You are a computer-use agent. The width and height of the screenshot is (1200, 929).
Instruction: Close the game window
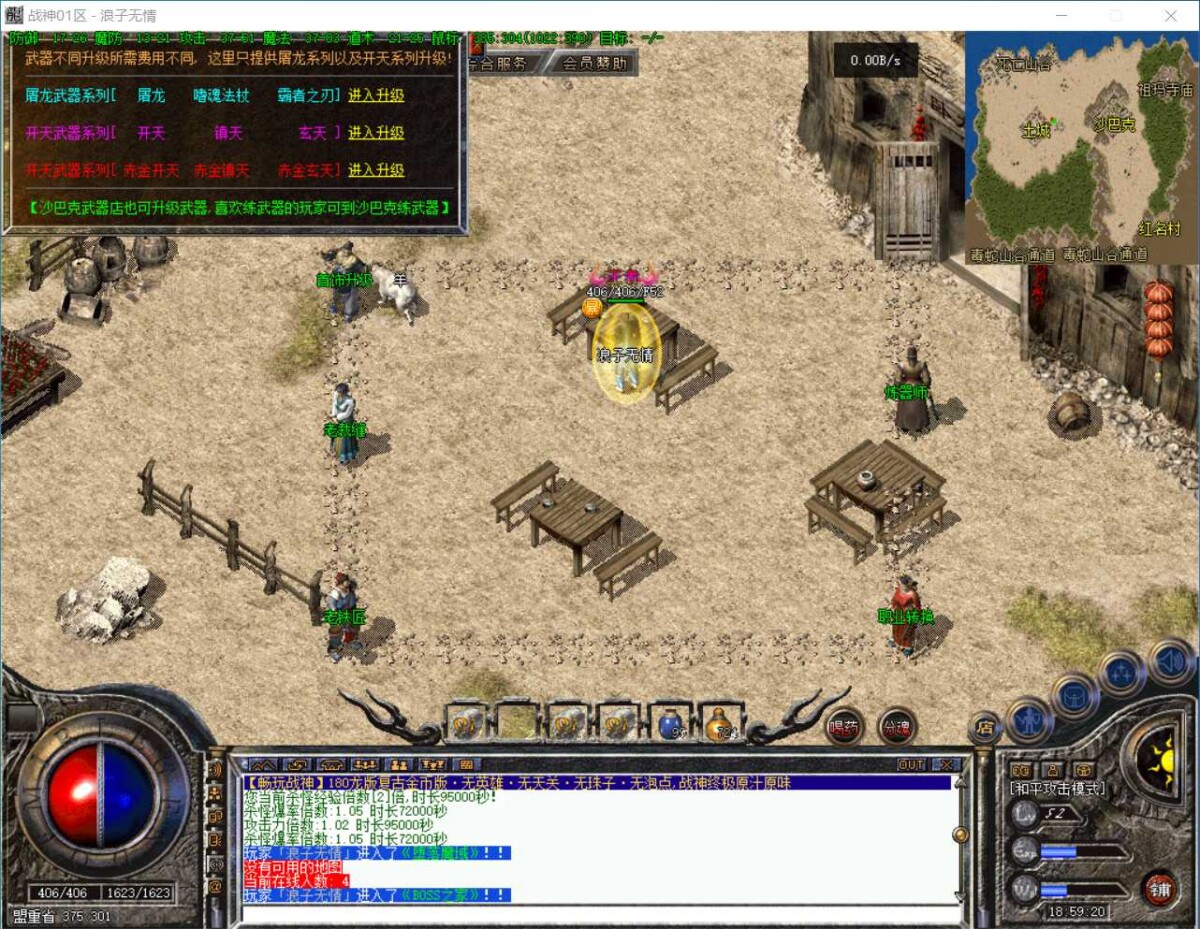[1171, 16]
